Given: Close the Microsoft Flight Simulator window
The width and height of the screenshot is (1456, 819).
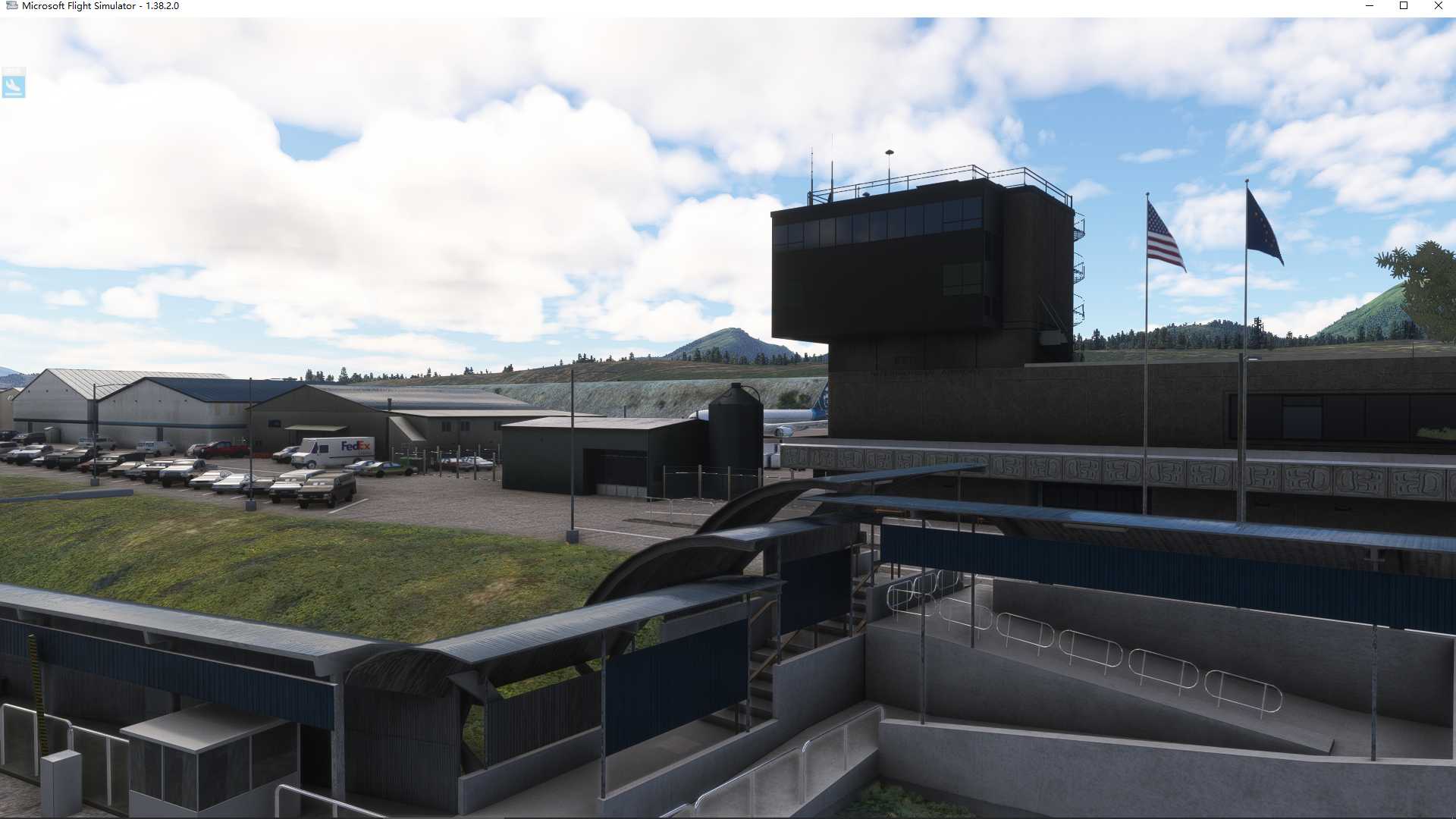Looking at the screenshot, I should coord(1438,6).
